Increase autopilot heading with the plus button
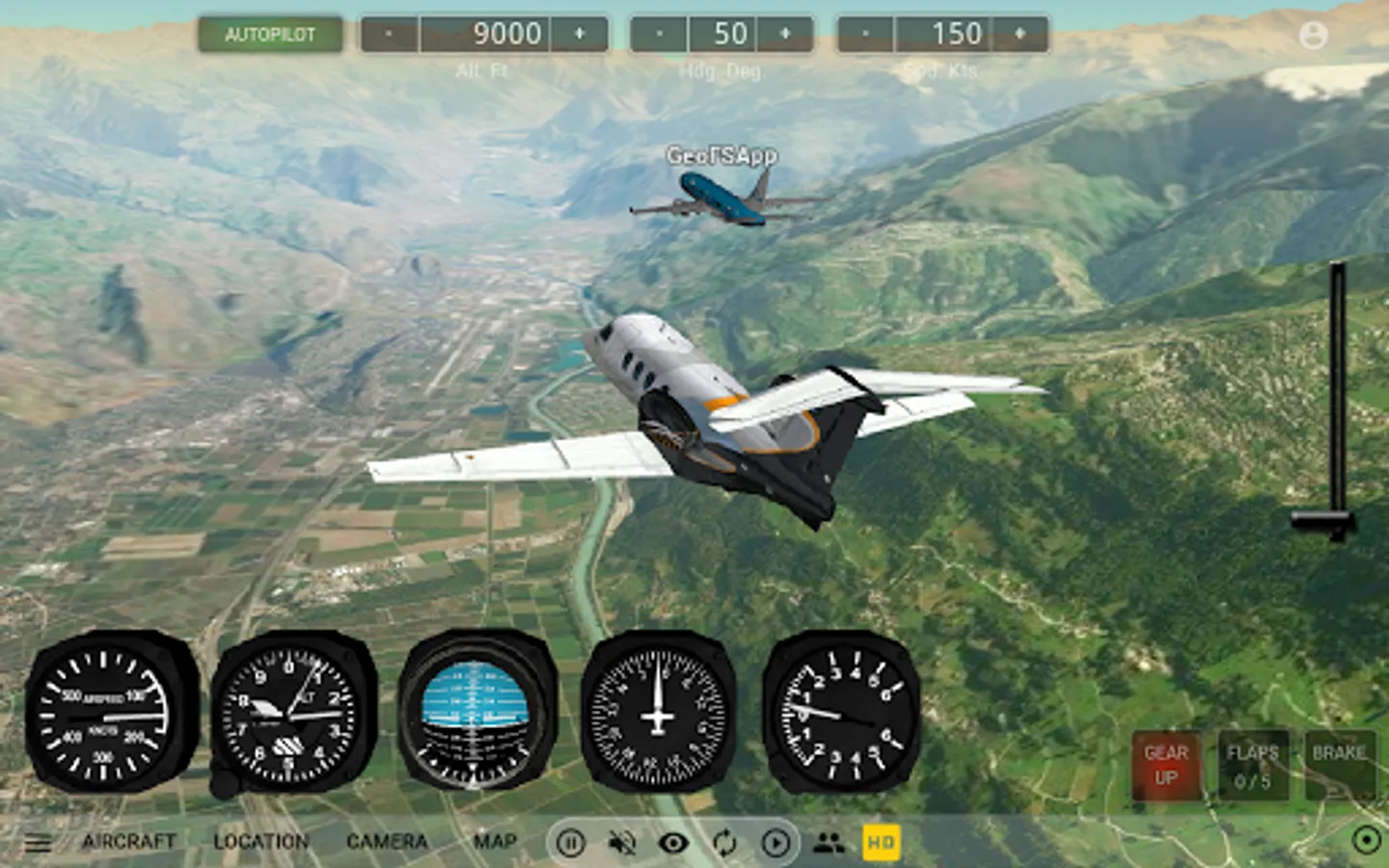This screenshot has width=1389, height=868. coord(785,35)
